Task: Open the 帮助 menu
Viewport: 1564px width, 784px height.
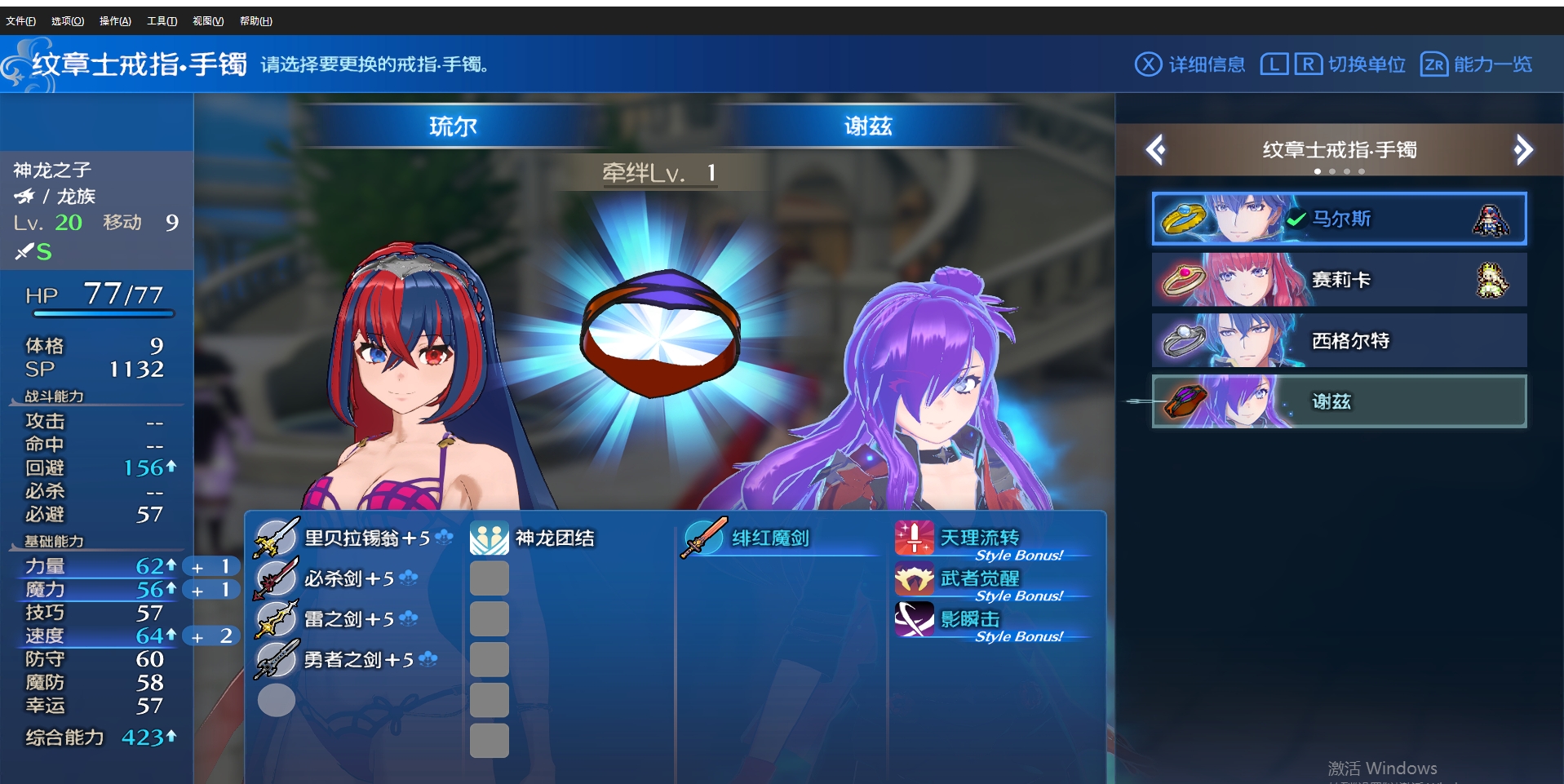Action: coord(255,20)
